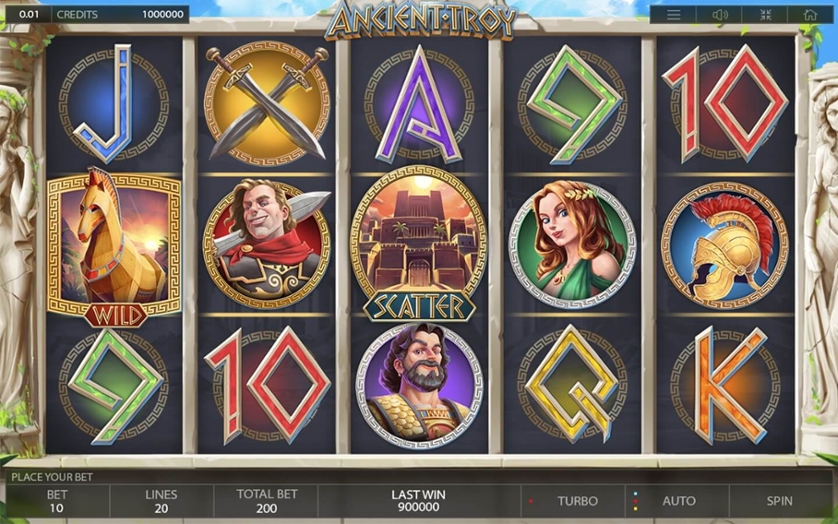838x524 pixels.
Task: Toggle the sound speaker icon
Action: click(x=720, y=15)
